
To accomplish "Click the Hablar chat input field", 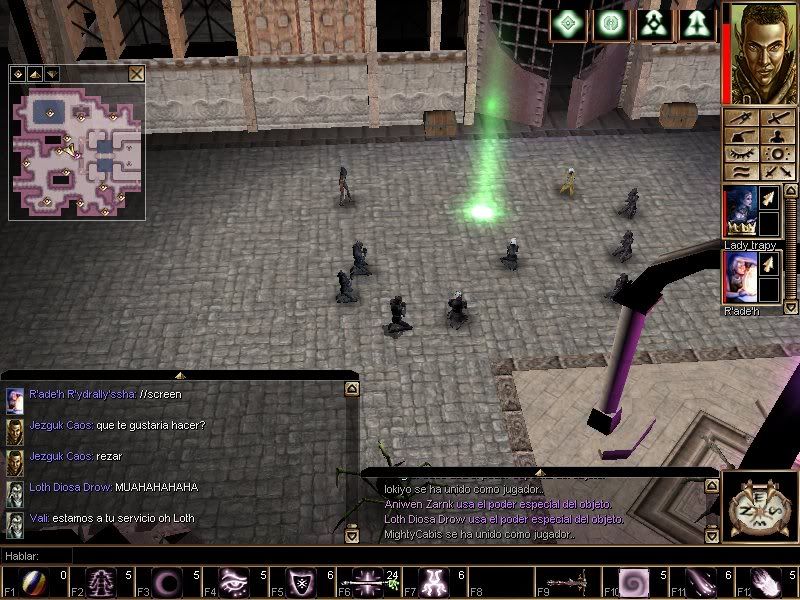I will point(200,555).
